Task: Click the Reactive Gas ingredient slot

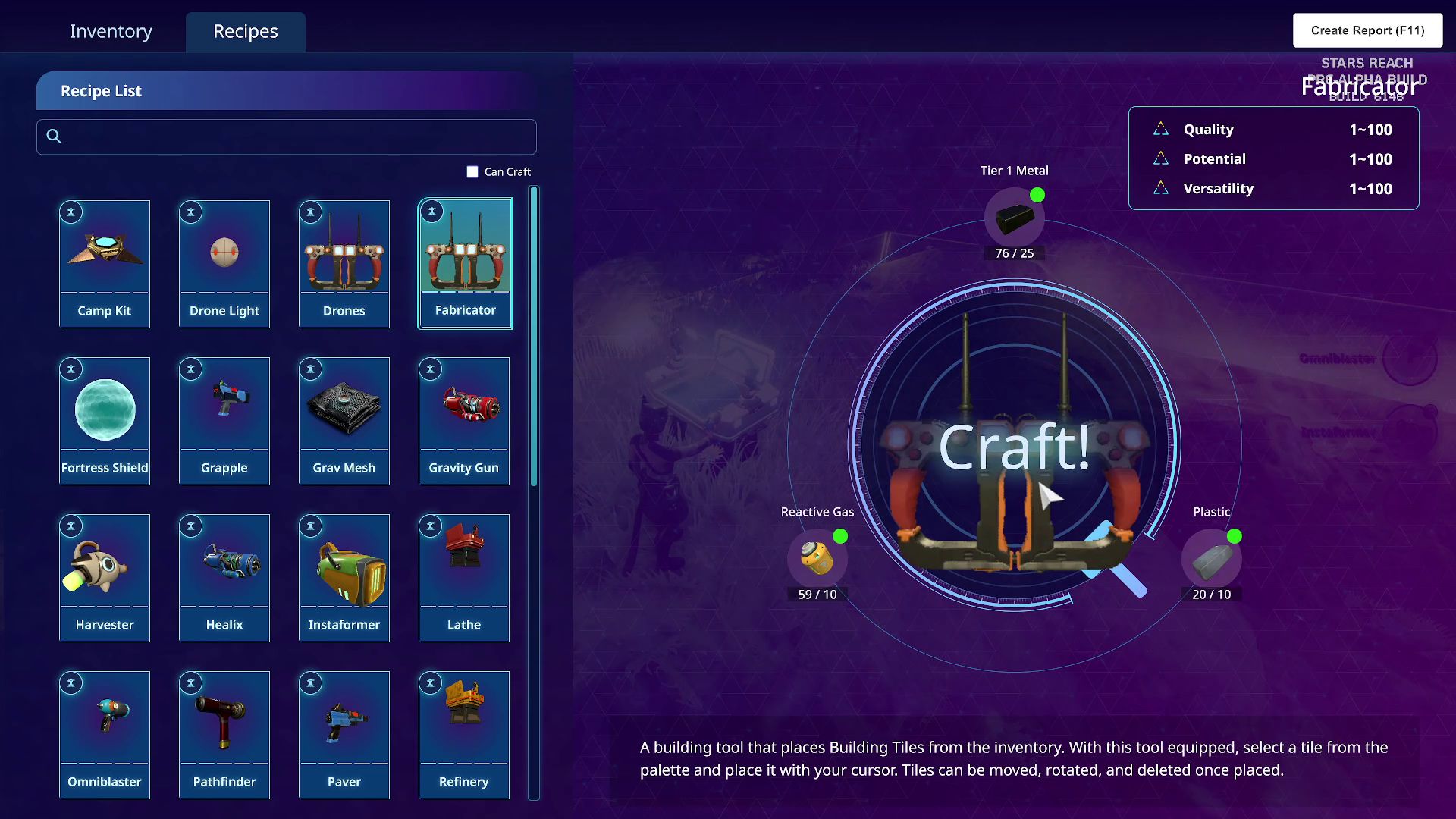Action: click(x=817, y=560)
